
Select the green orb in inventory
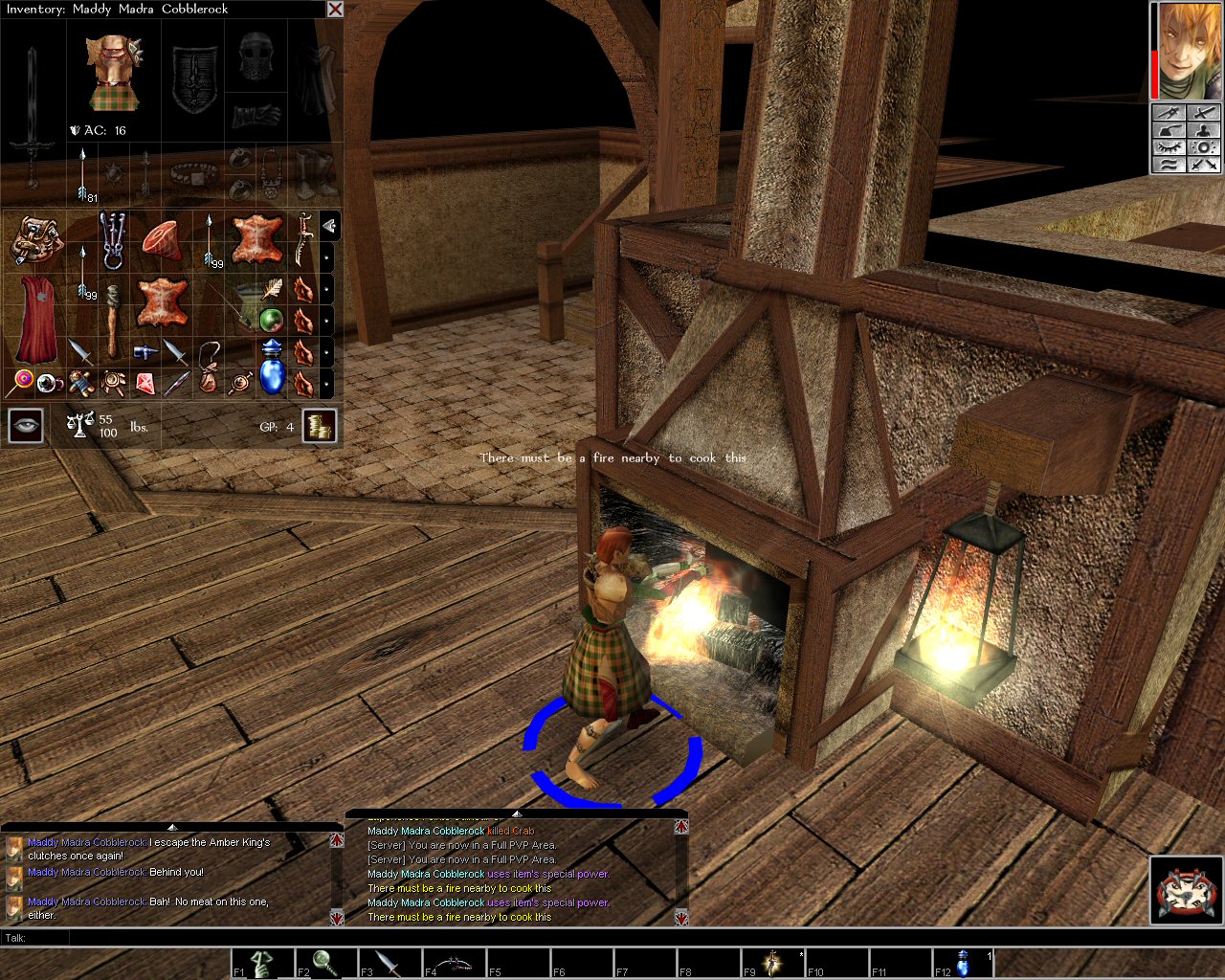pos(272,319)
